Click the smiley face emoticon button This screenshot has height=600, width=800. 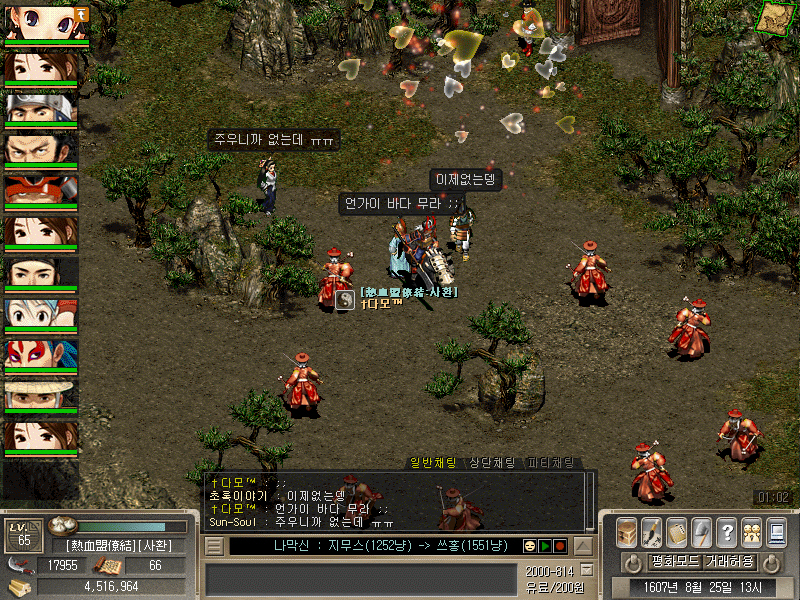coord(529,546)
